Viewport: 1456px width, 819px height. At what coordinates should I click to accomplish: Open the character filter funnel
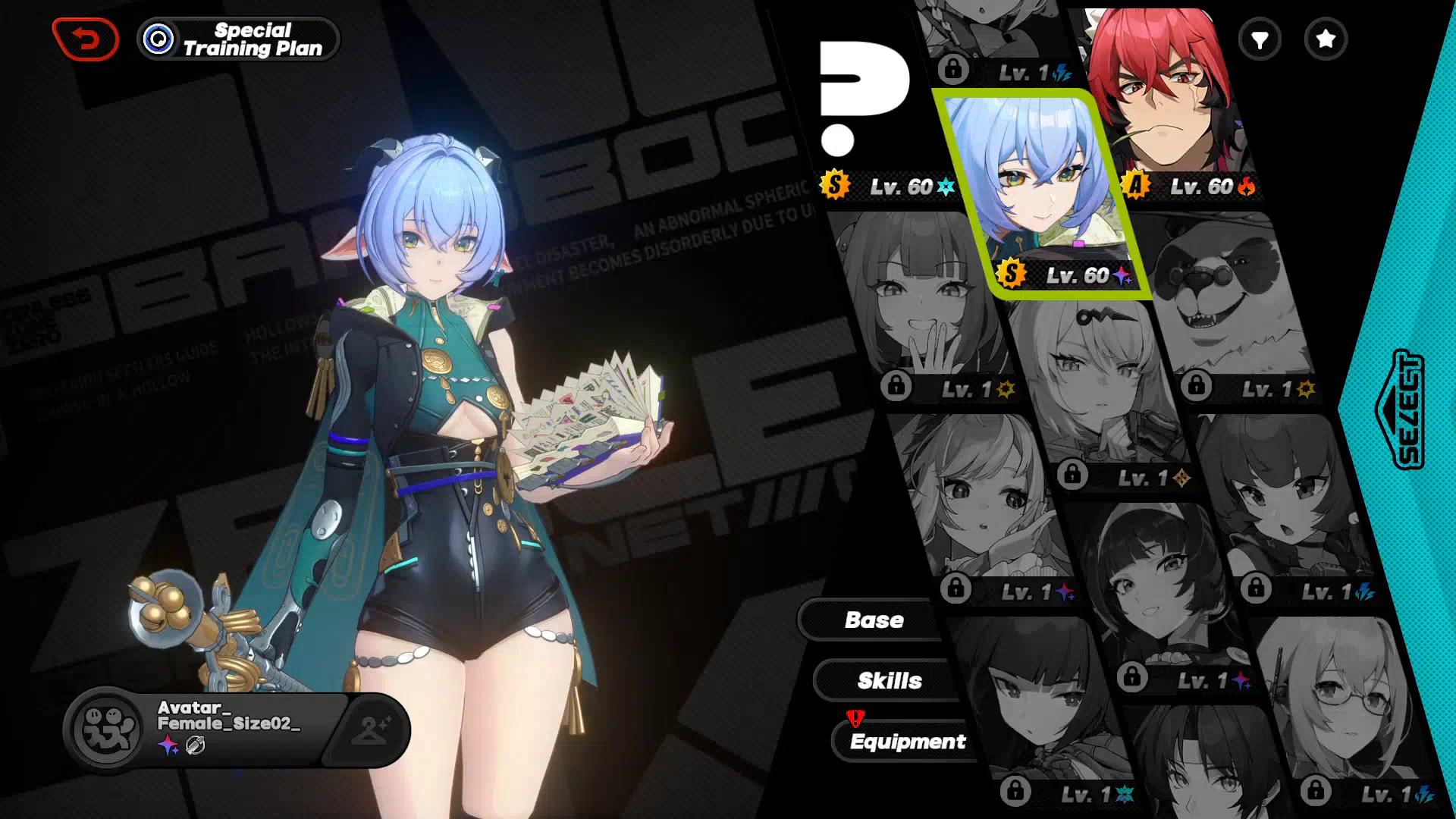pyautogui.click(x=1260, y=39)
